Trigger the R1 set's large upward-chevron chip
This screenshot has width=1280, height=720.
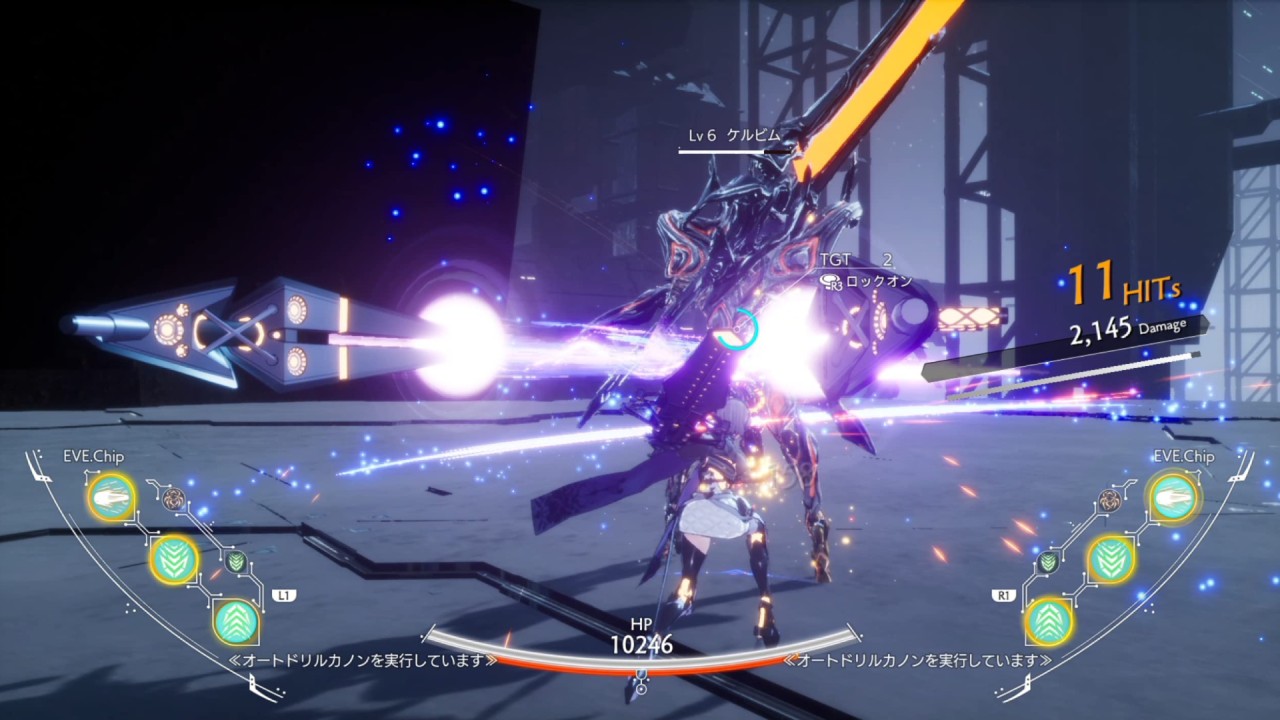pyautogui.click(x=1048, y=622)
